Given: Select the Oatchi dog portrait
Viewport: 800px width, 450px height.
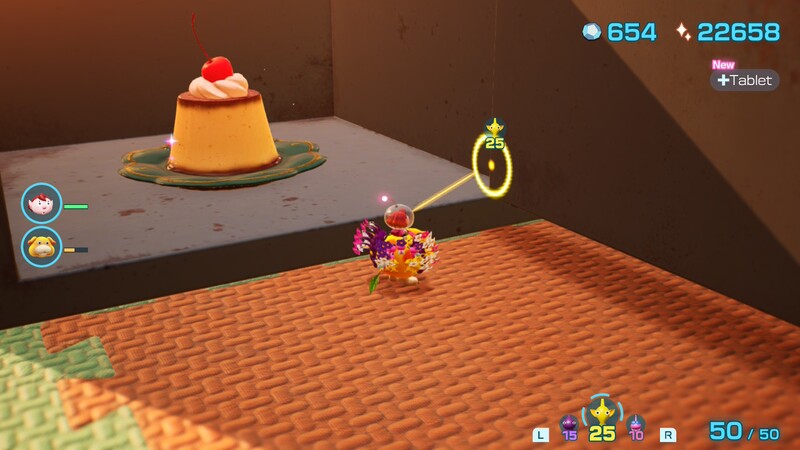Looking at the screenshot, I should [x=42, y=246].
